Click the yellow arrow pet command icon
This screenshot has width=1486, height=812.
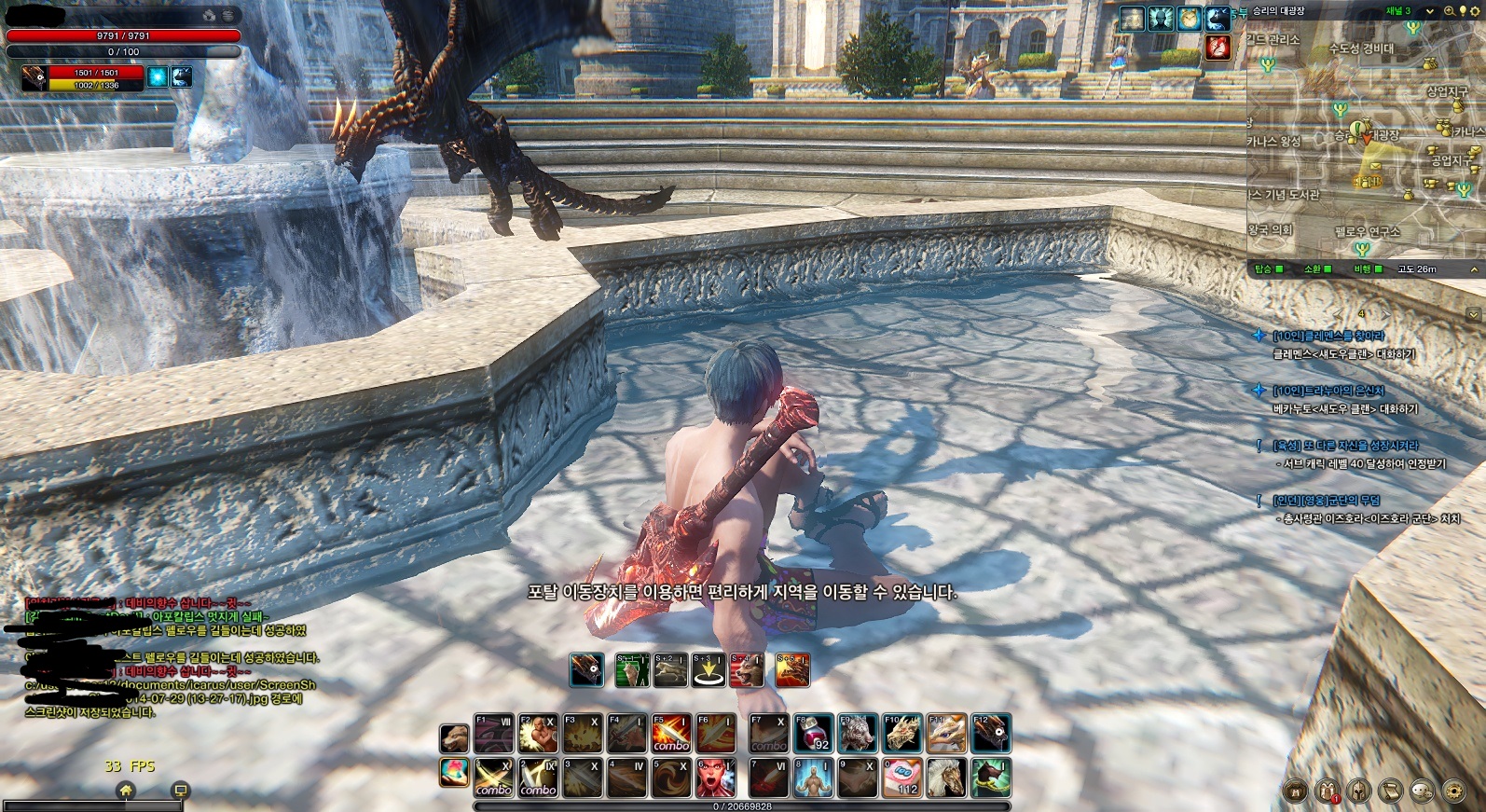click(x=709, y=670)
